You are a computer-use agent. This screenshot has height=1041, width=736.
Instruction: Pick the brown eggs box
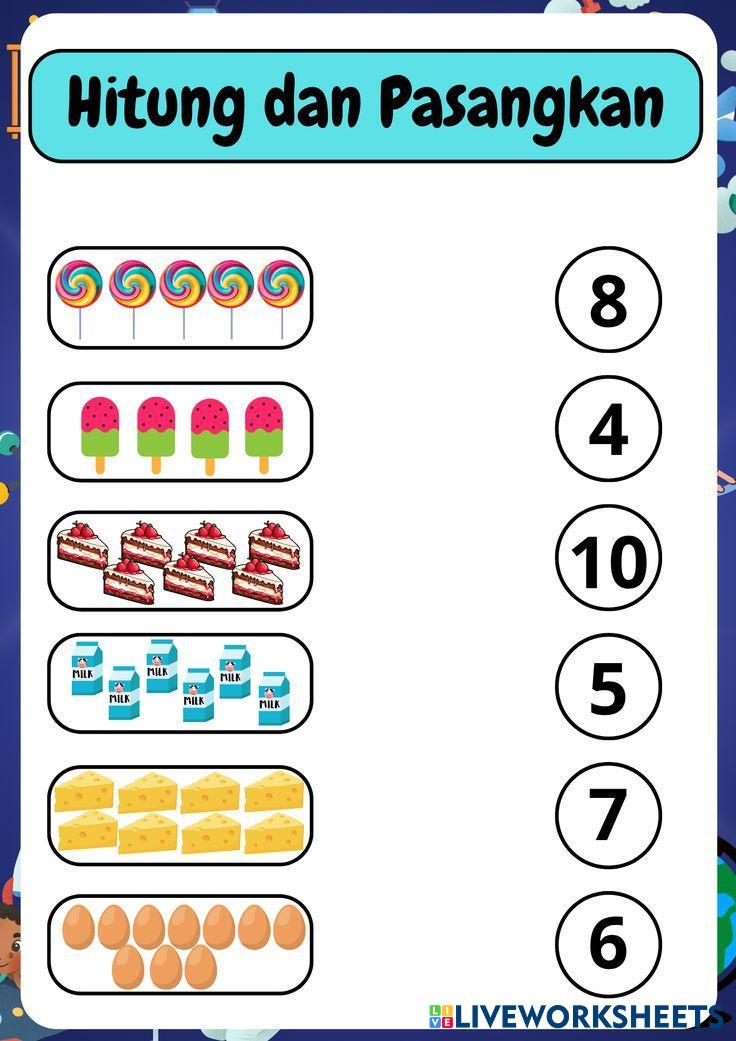click(180, 944)
